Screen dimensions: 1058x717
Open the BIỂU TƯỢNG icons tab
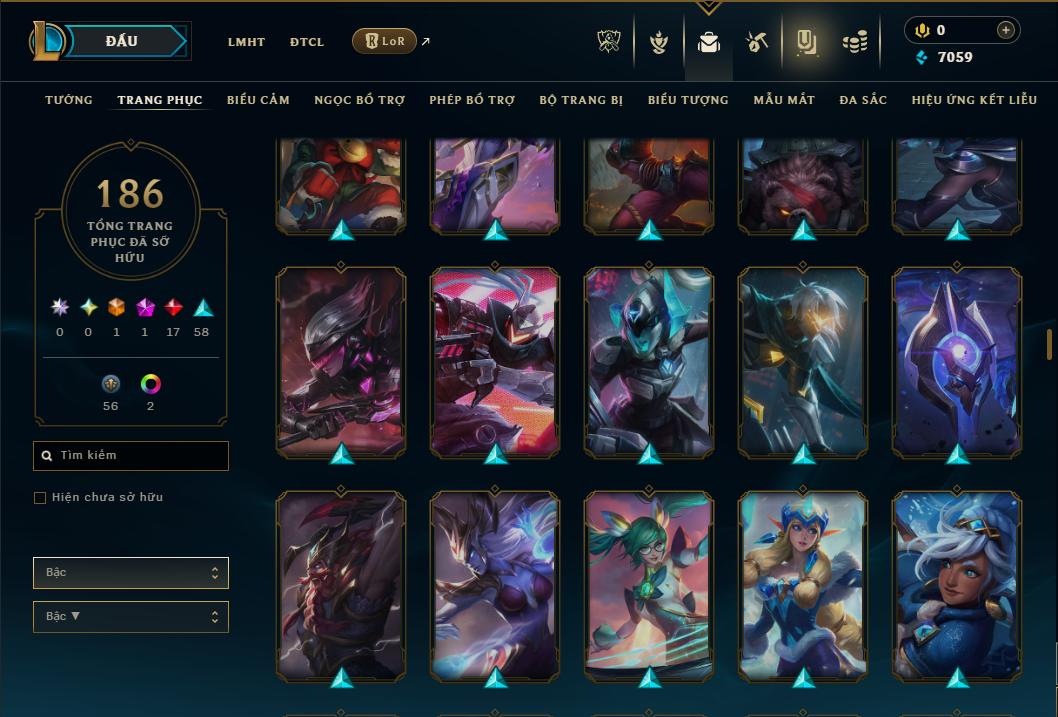(688, 100)
